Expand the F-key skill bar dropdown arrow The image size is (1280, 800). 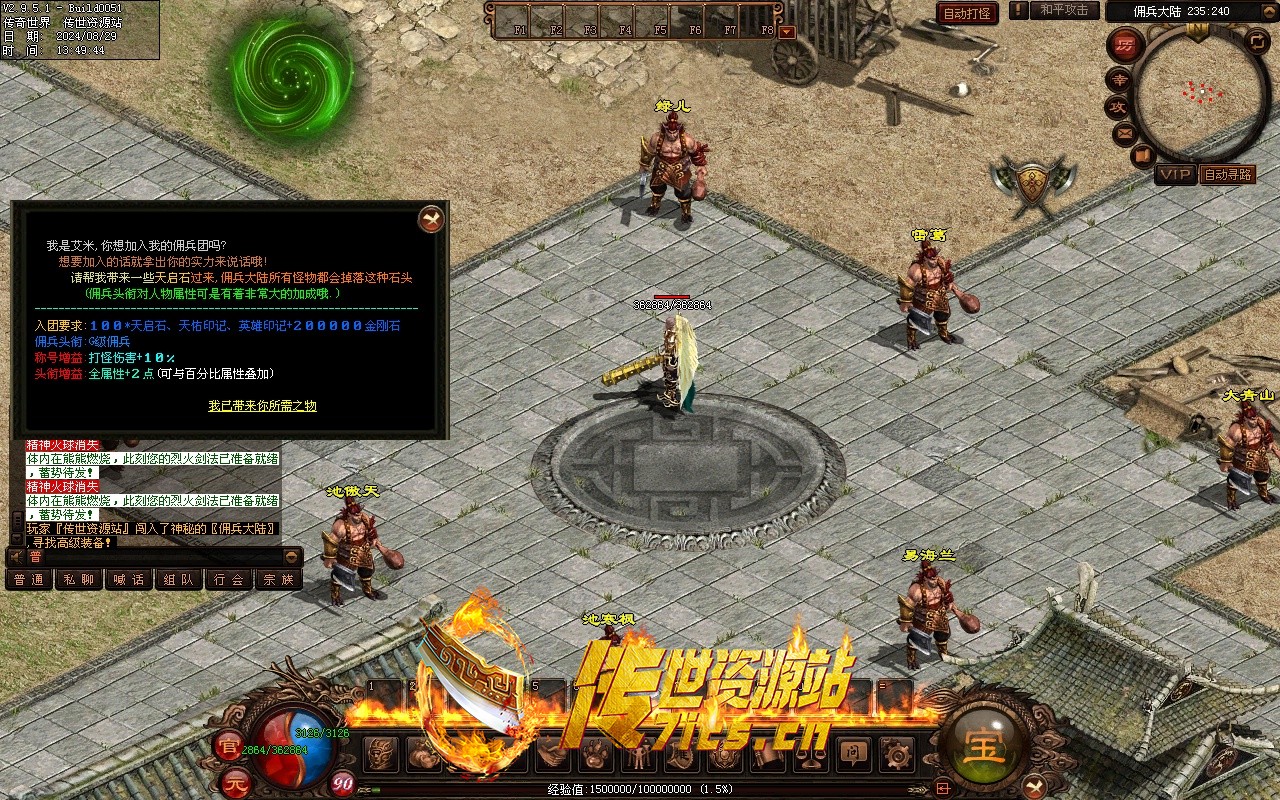click(787, 31)
